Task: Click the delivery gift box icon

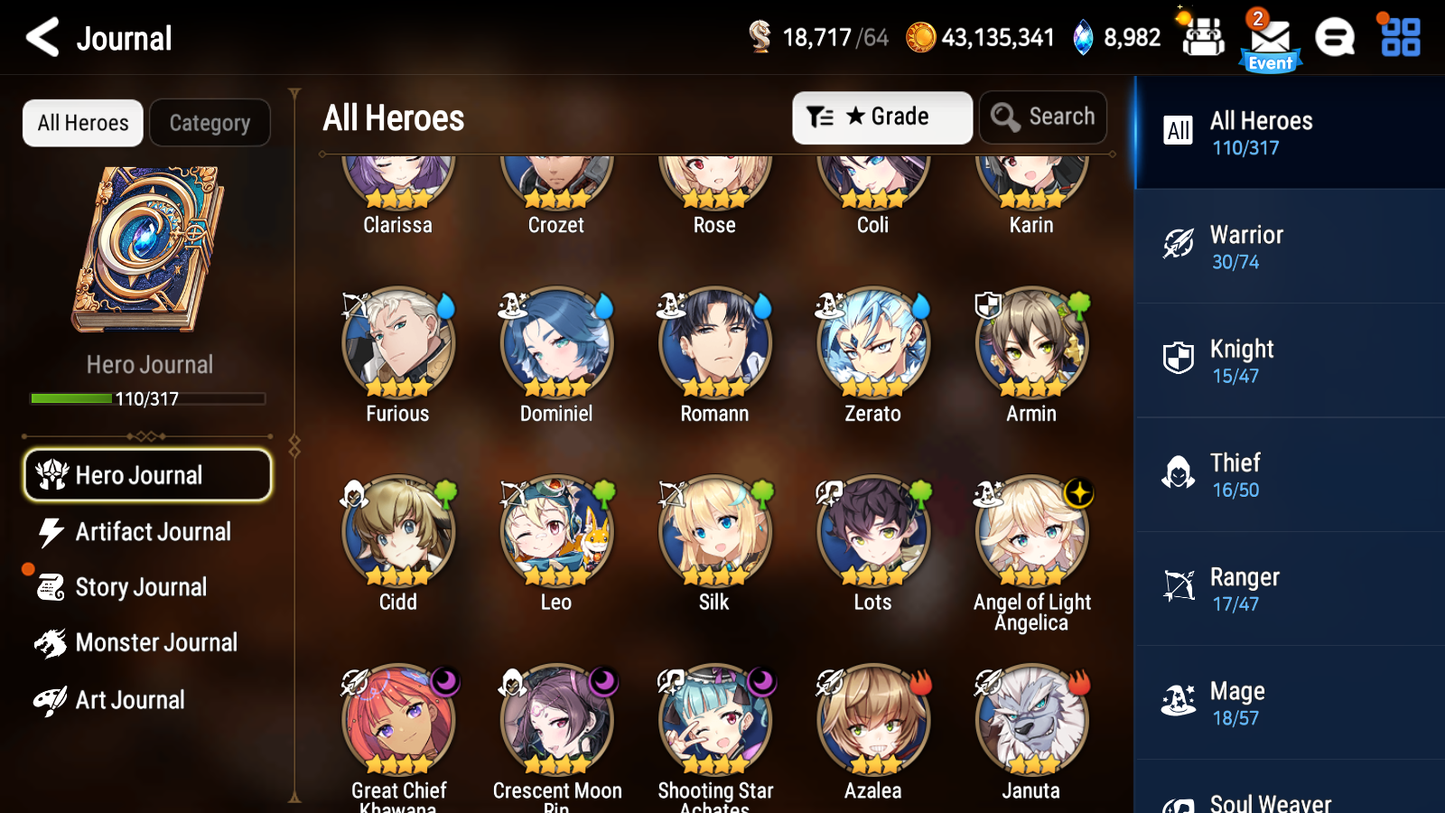Action: click(x=1201, y=37)
